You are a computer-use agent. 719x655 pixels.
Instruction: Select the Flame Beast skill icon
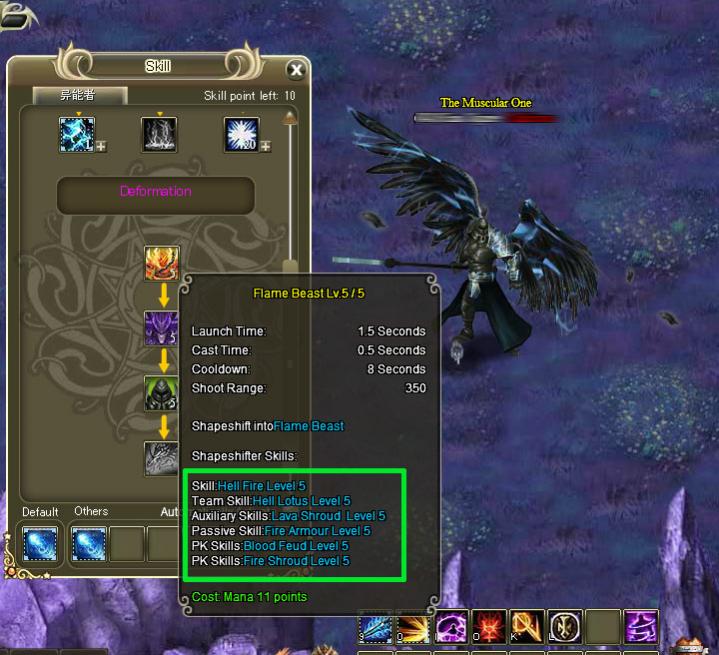[x=162, y=264]
